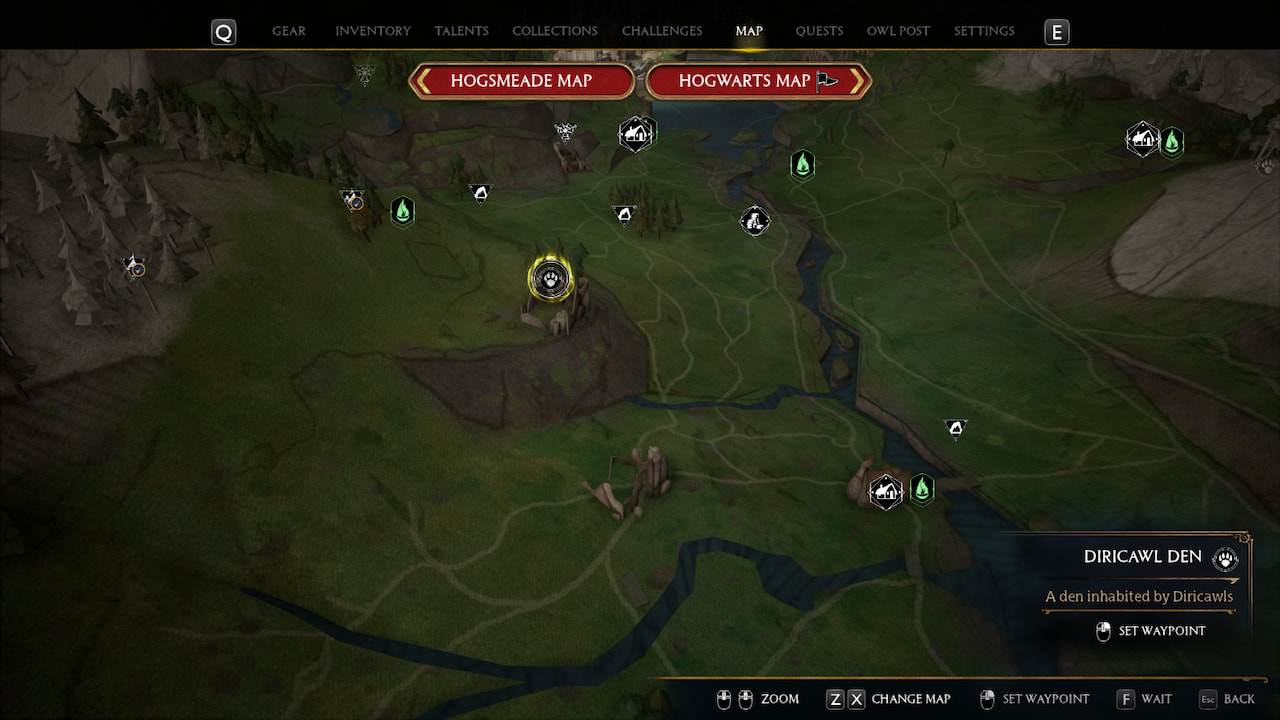Screen dimensions: 1280x720
Task: Open the hamlet house marker in the top-right corner
Action: (x=1142, y=139)
